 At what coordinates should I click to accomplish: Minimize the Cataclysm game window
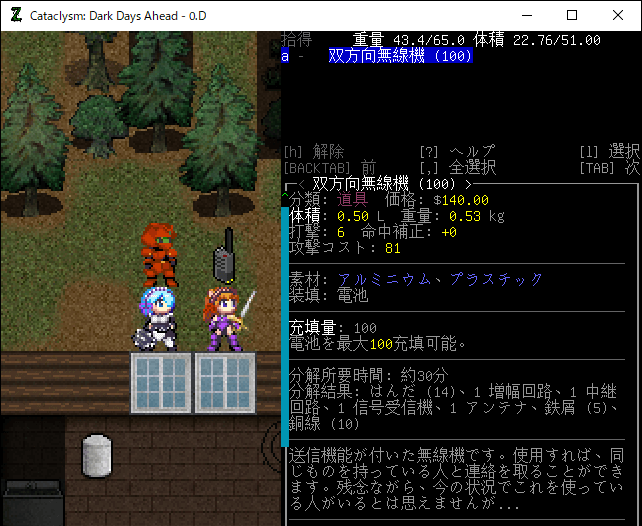coord(526,15)
